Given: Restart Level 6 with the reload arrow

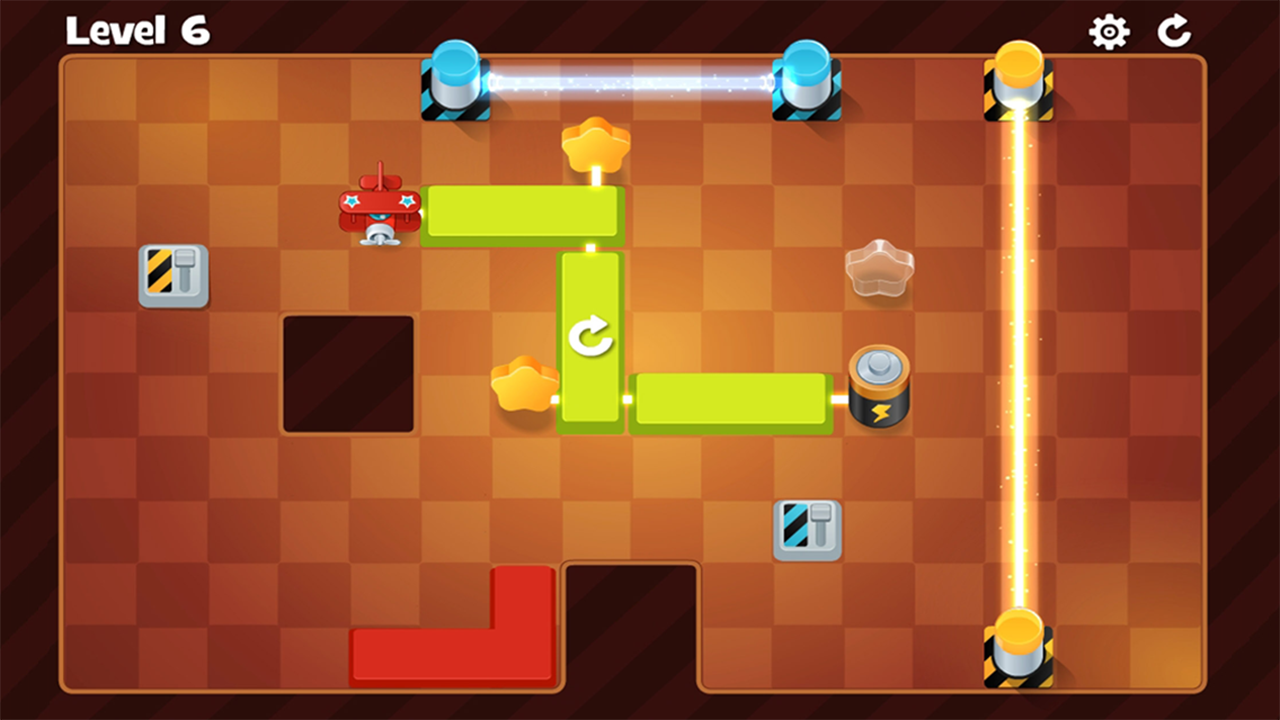Looking at the screenshot, I should (x=1175, y=31).
